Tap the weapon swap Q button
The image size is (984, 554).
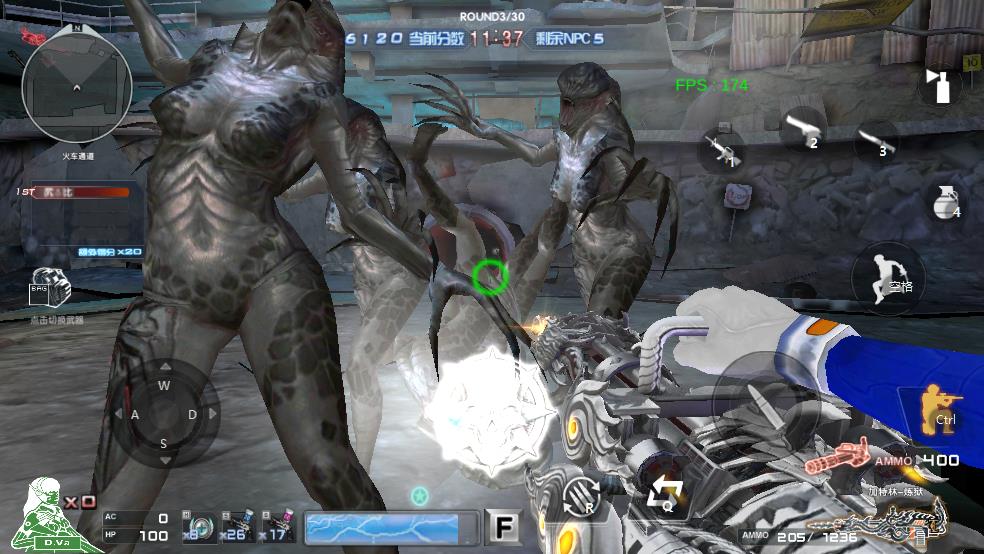point(663,494)
